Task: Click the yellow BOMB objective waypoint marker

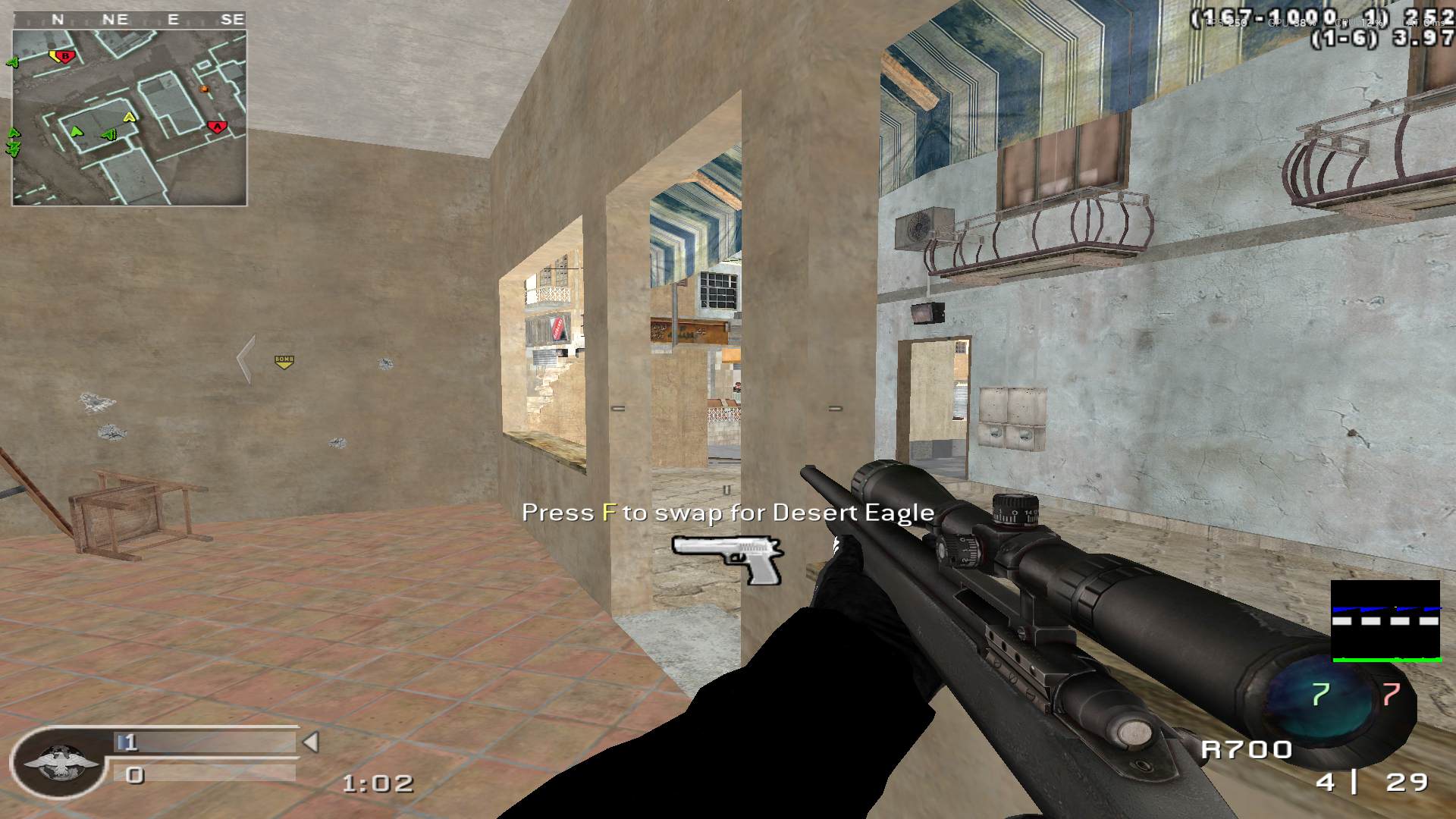Action: [x=284, y=362]
